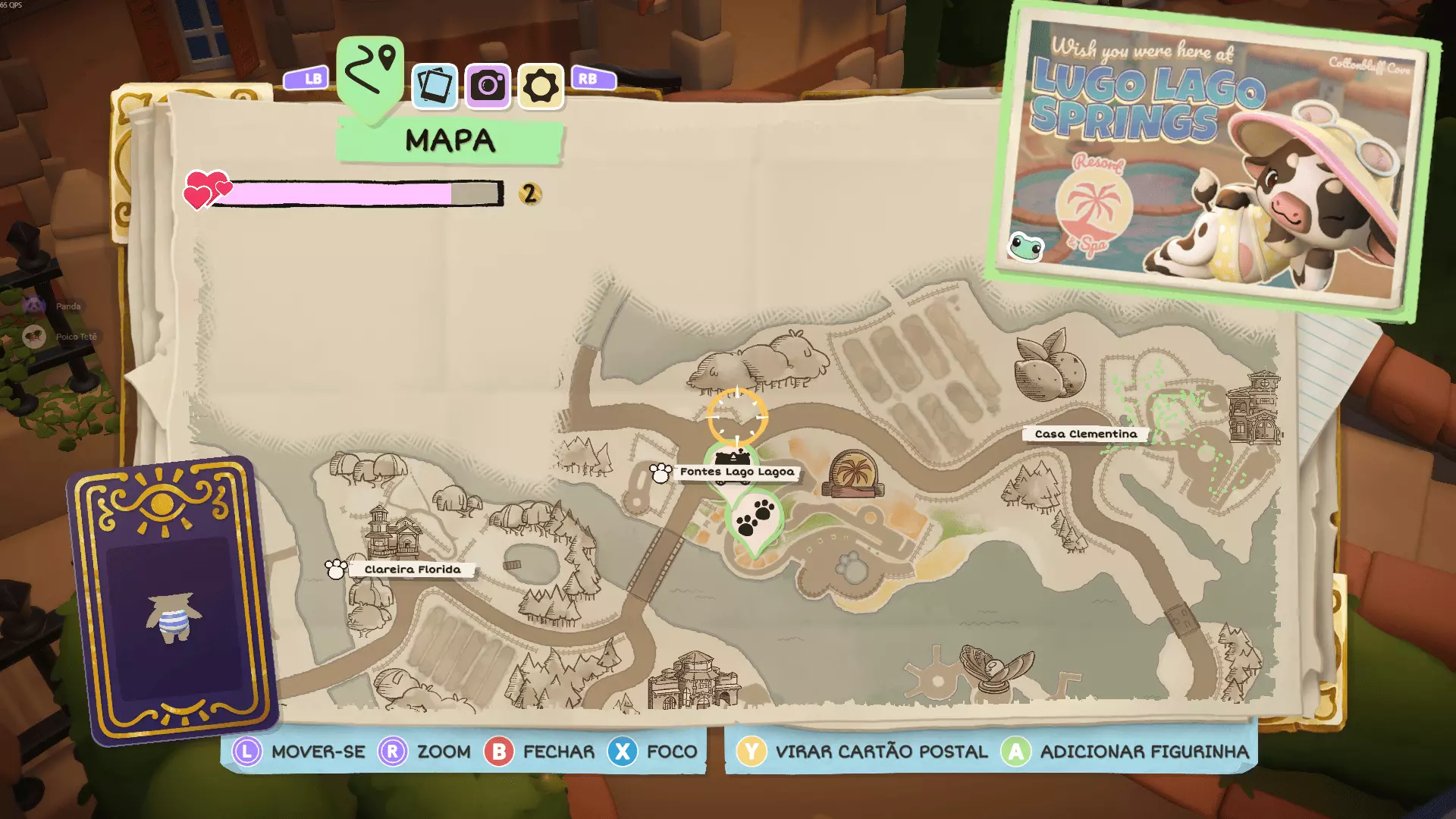The width and height of the screenshot is (1456, 819).
Task: Select the Mapa route tab
Action: pos(370,75)
